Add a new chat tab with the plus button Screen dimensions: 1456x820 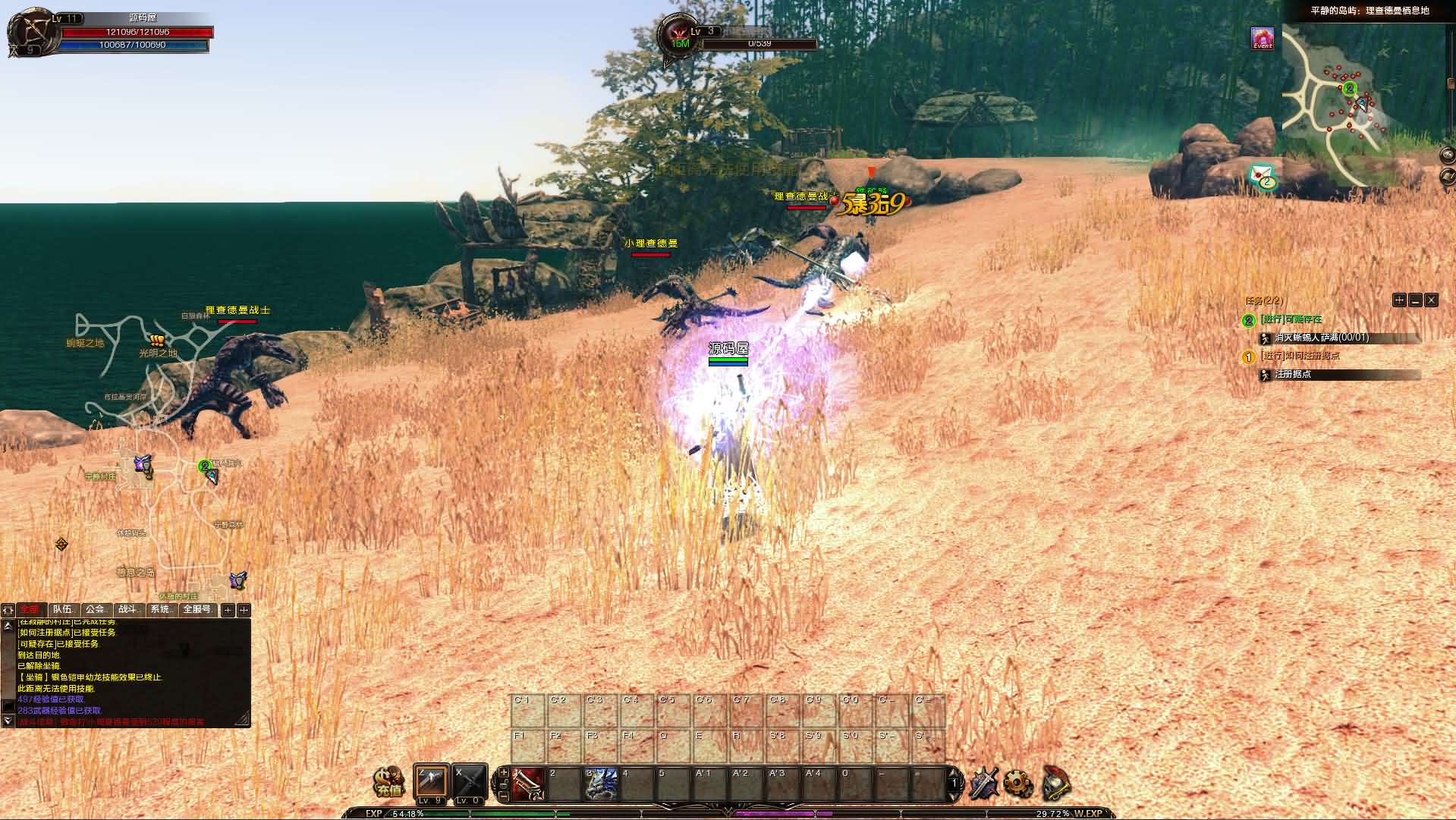point(227,609)
